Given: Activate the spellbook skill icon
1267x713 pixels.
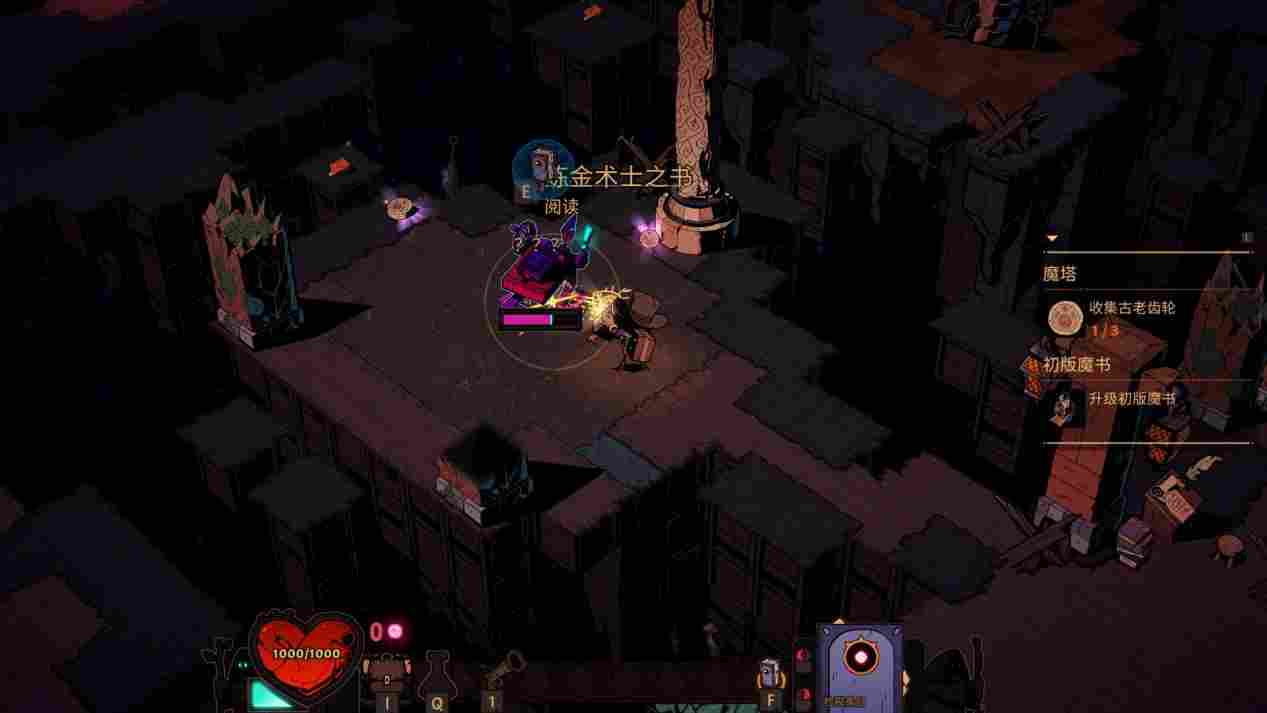Looking at the screenshot, I should tap(768, 671).
